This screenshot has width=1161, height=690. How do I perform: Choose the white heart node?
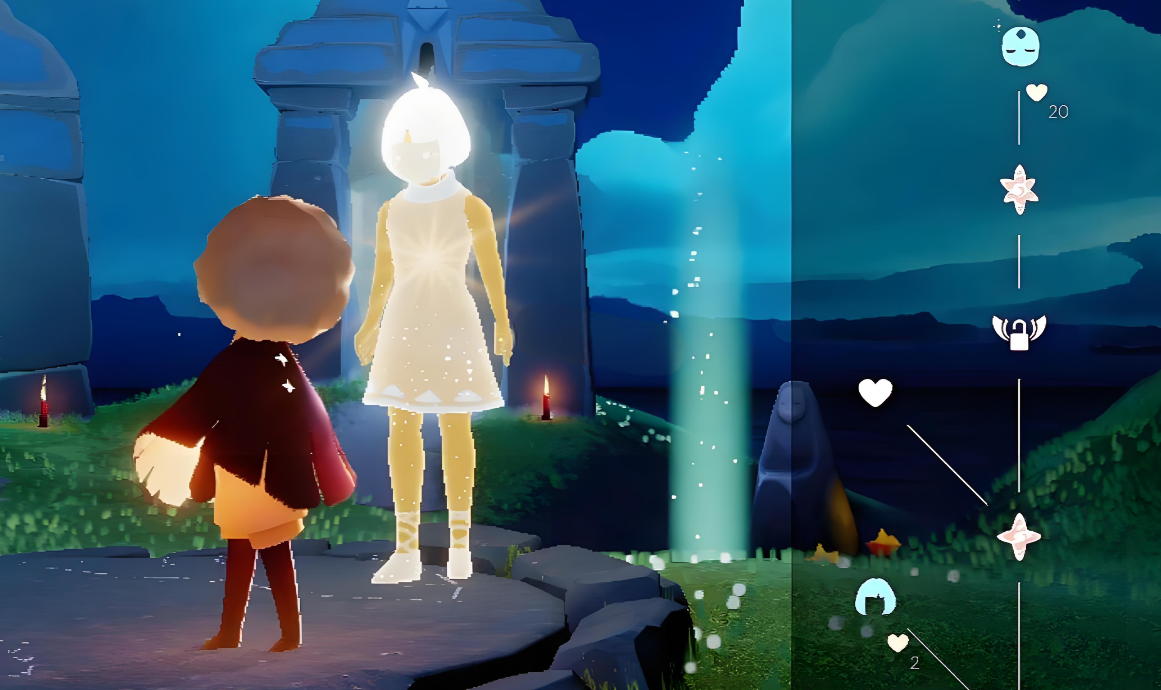[x=875, y=393]
